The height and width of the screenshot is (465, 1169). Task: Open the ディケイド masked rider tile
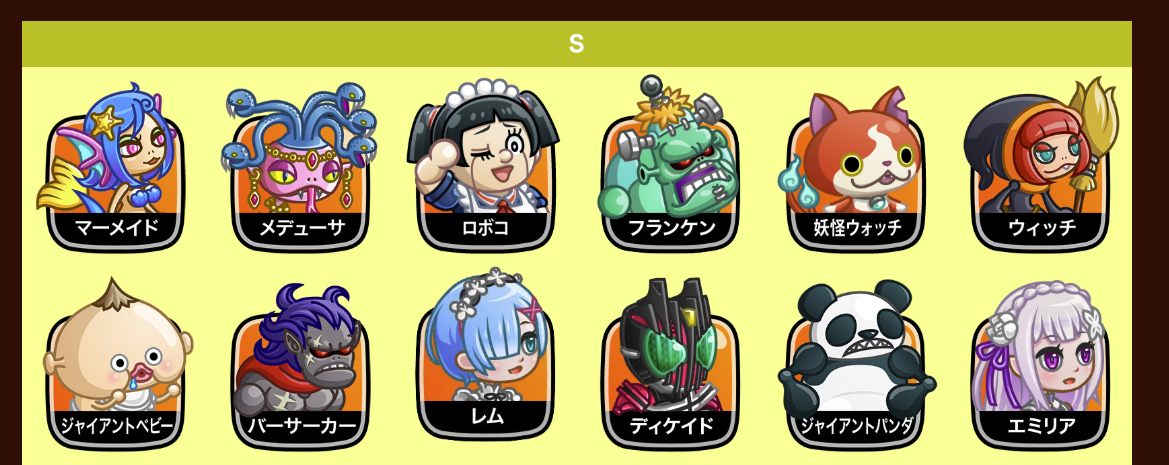tap(670, 372)
